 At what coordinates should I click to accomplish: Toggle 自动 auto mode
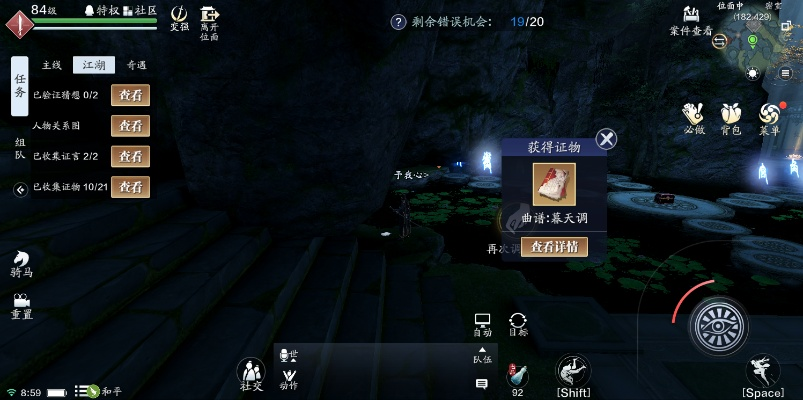coord(482,324)
